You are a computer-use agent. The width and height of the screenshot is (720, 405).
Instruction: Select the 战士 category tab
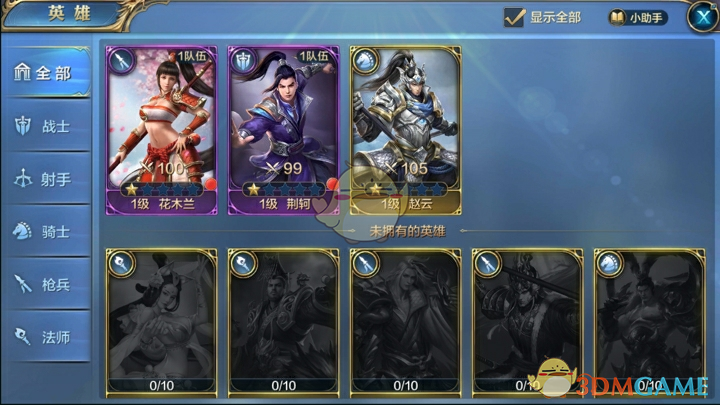pyautogui.click(x=46, y=126)
